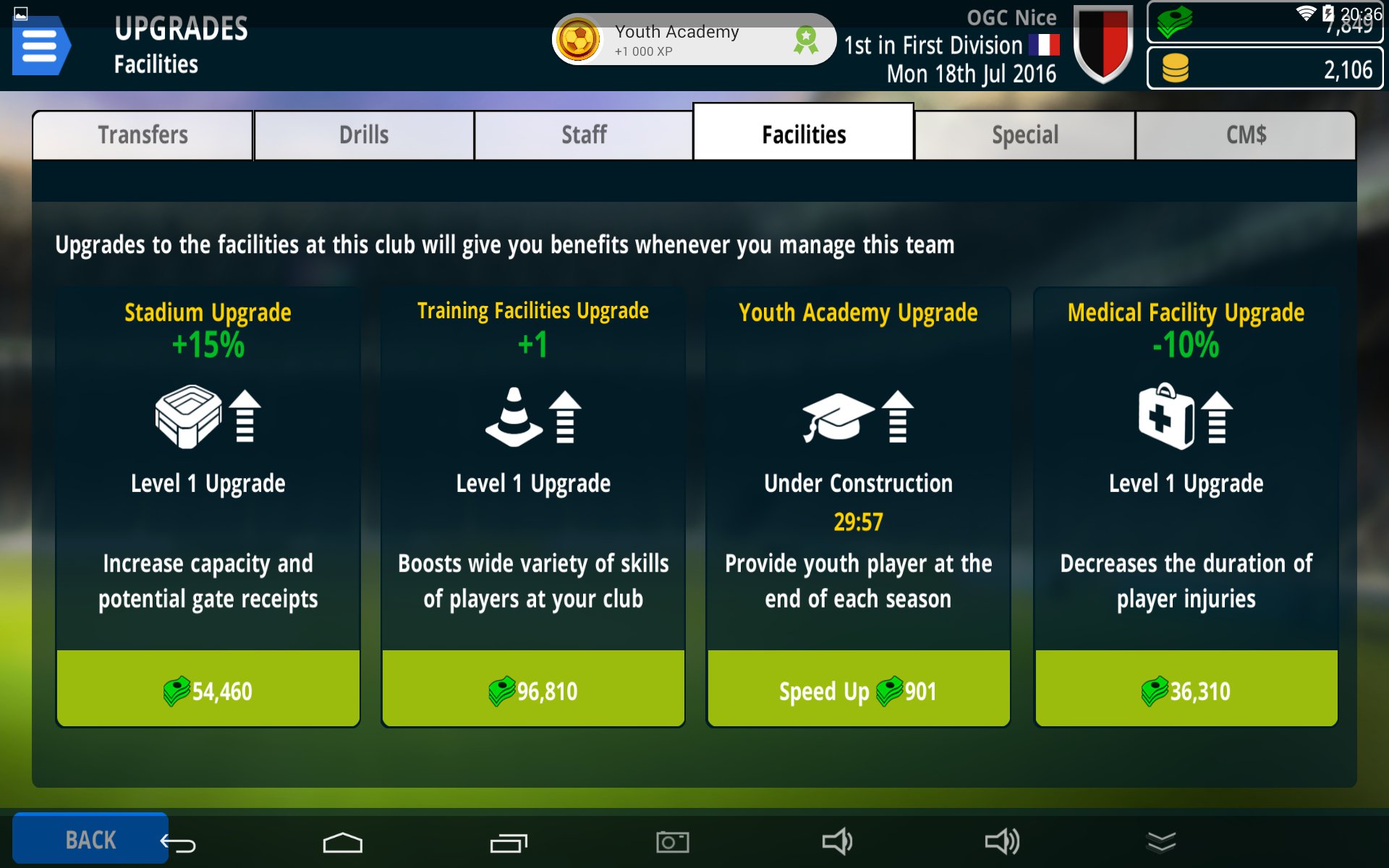Speed Up Youth Academy construction

(x=858, y=689)
